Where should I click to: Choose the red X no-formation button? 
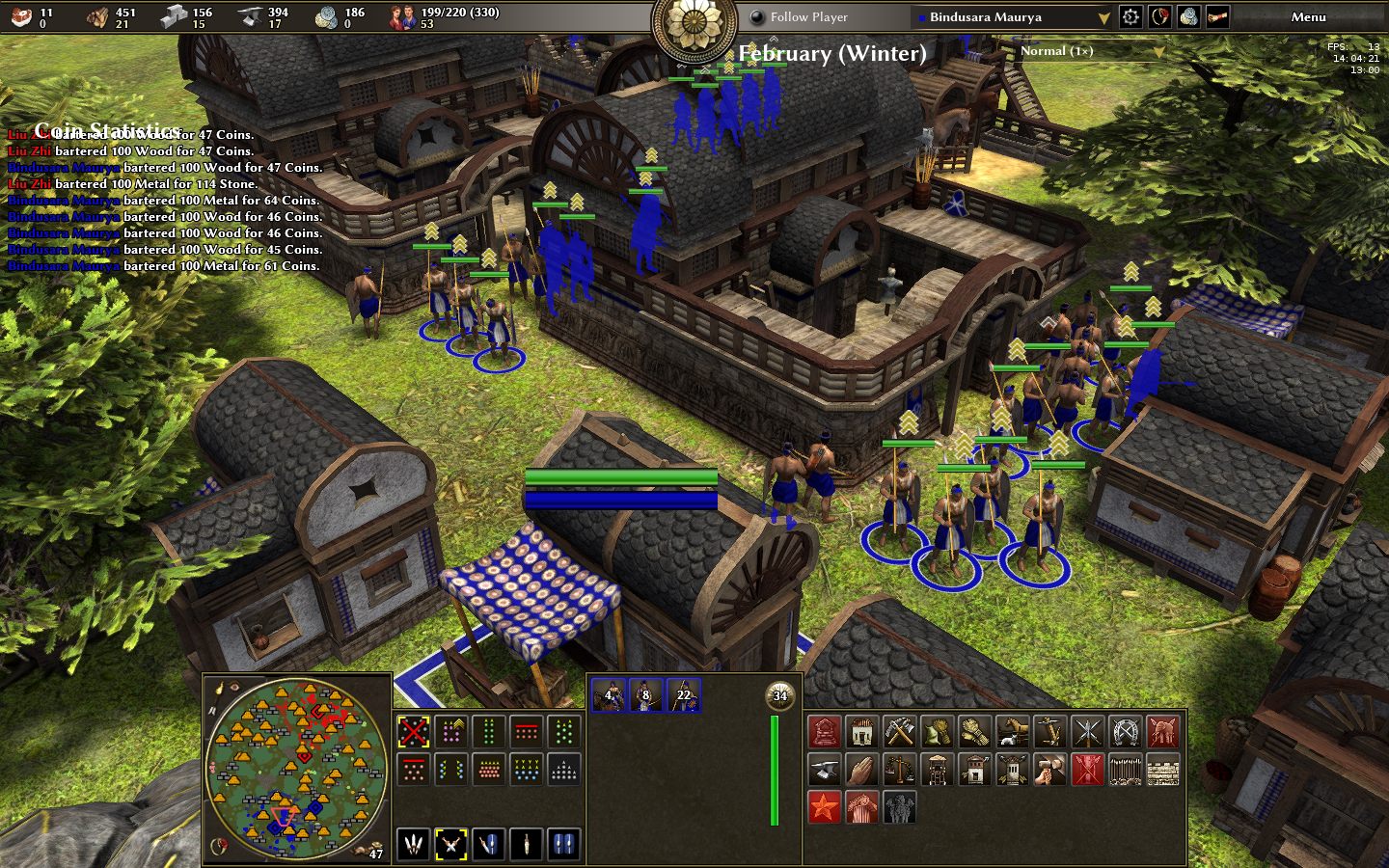pos(414,732)
